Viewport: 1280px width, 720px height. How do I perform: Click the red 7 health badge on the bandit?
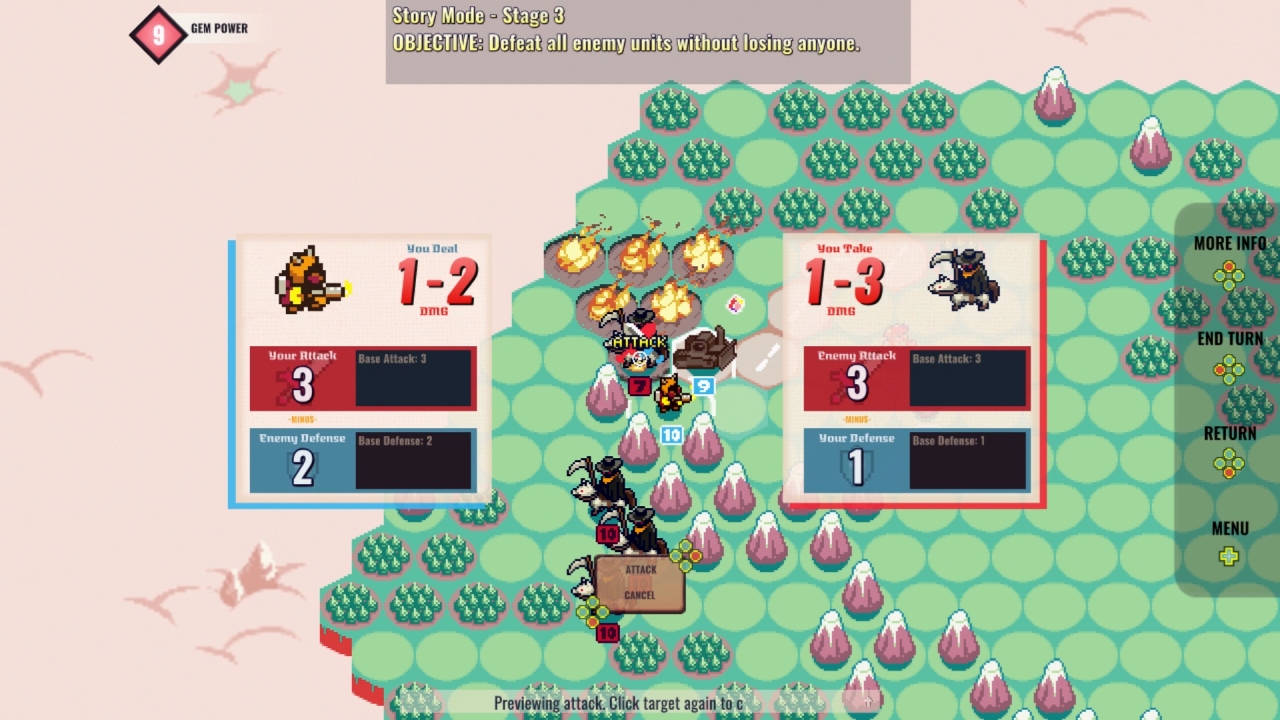point(640,386)
